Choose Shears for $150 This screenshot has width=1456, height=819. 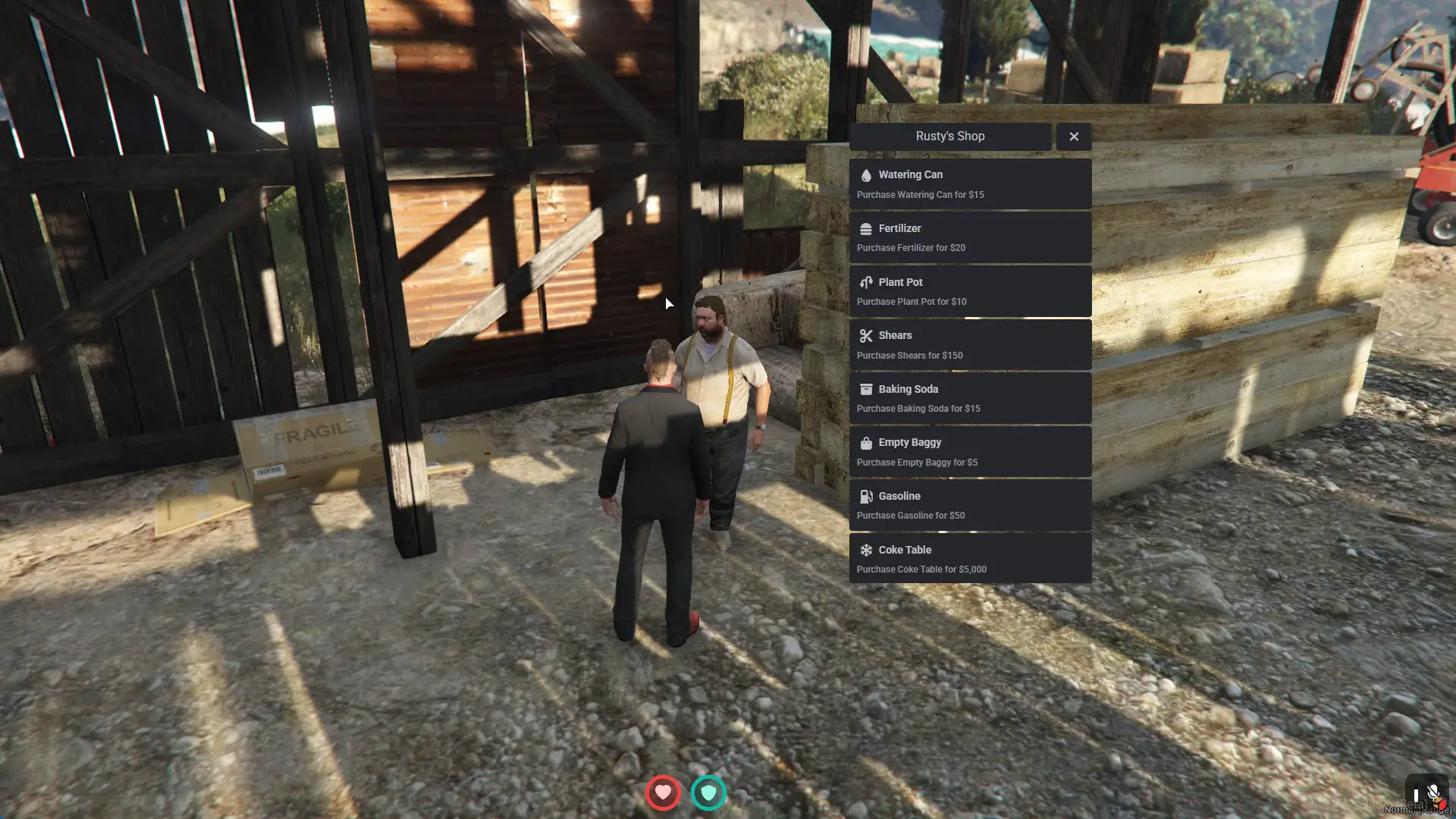point(970,345)
